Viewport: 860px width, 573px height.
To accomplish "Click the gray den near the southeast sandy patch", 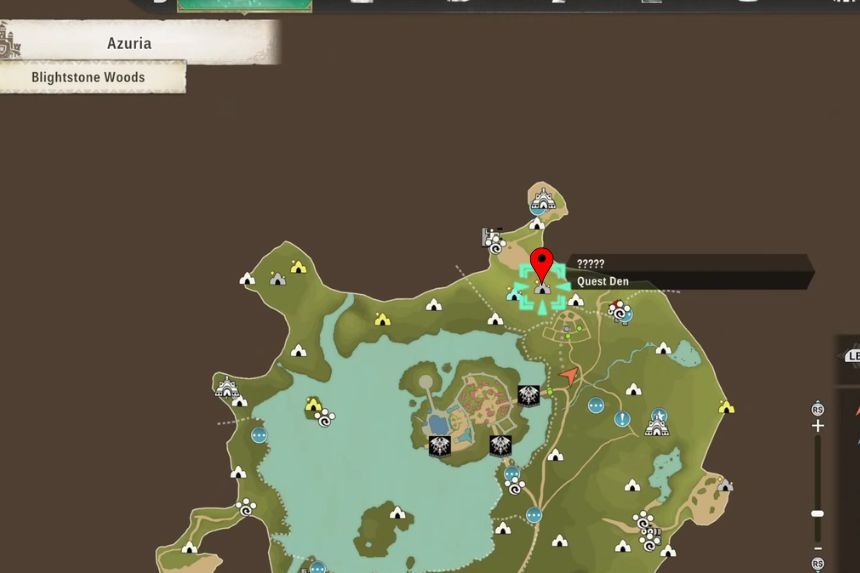I will [x=725, y=486].
